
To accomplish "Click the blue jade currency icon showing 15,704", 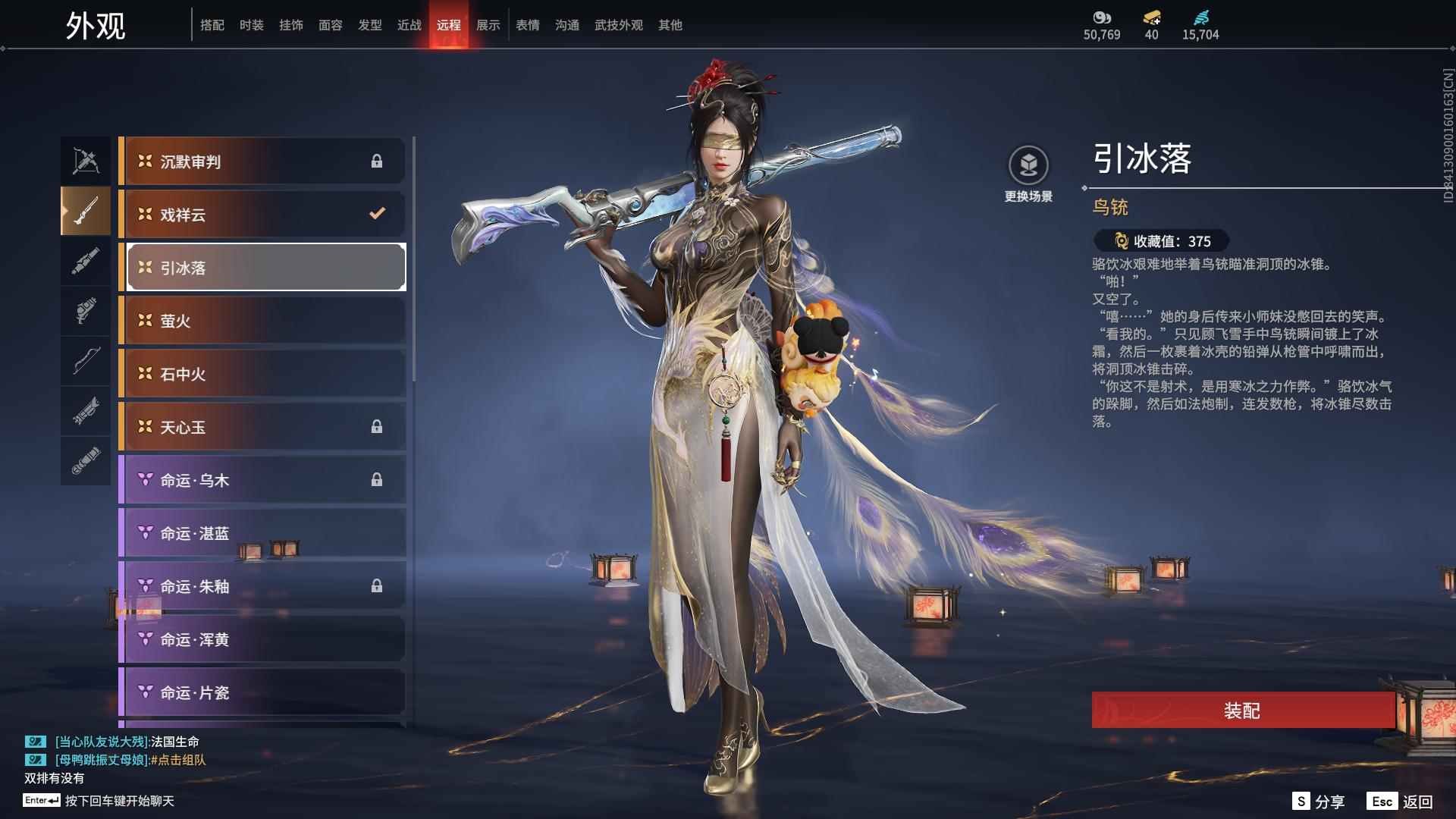I will click(x=1202, y=19).
